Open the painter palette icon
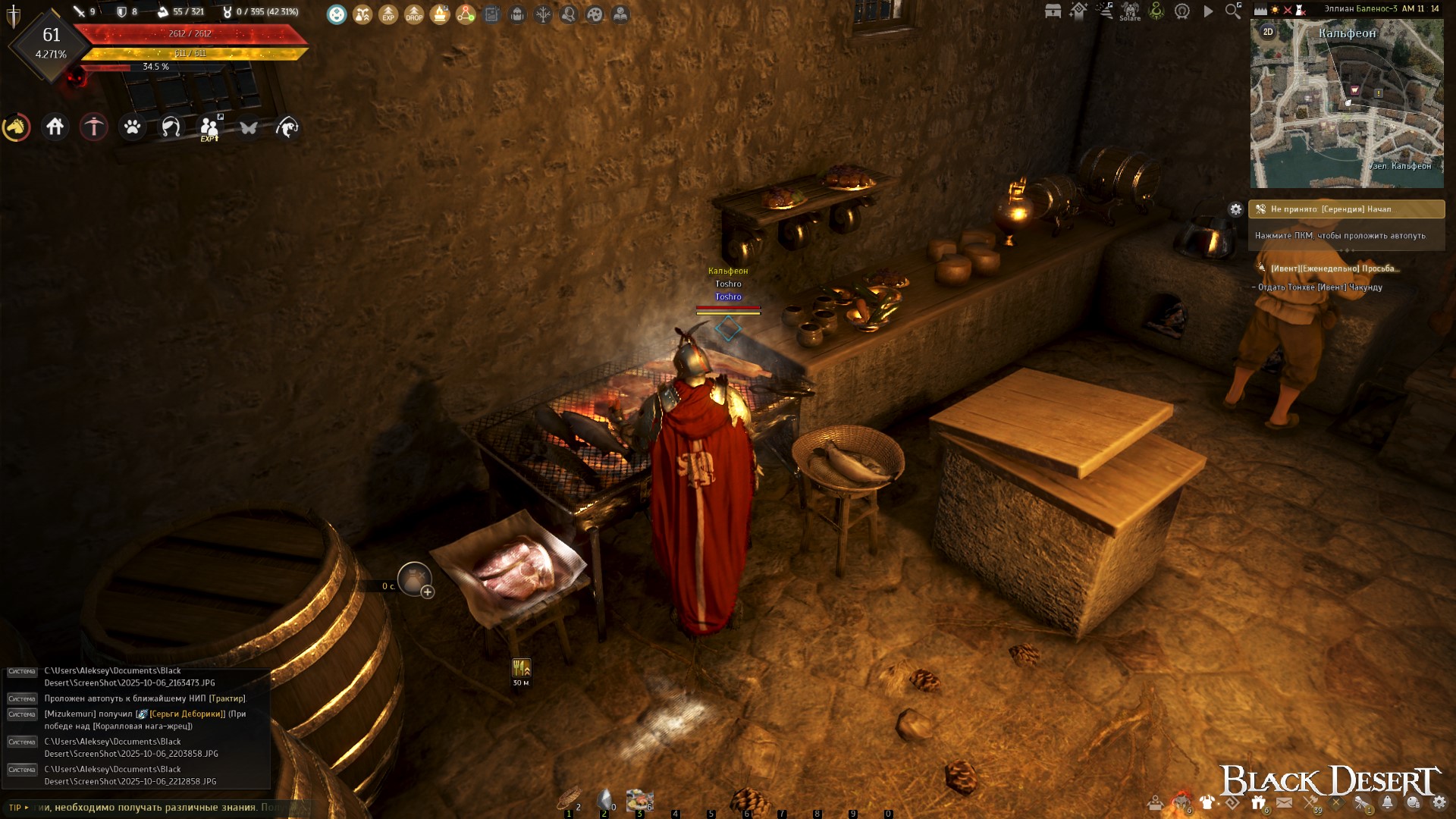 tap(595, 14)
